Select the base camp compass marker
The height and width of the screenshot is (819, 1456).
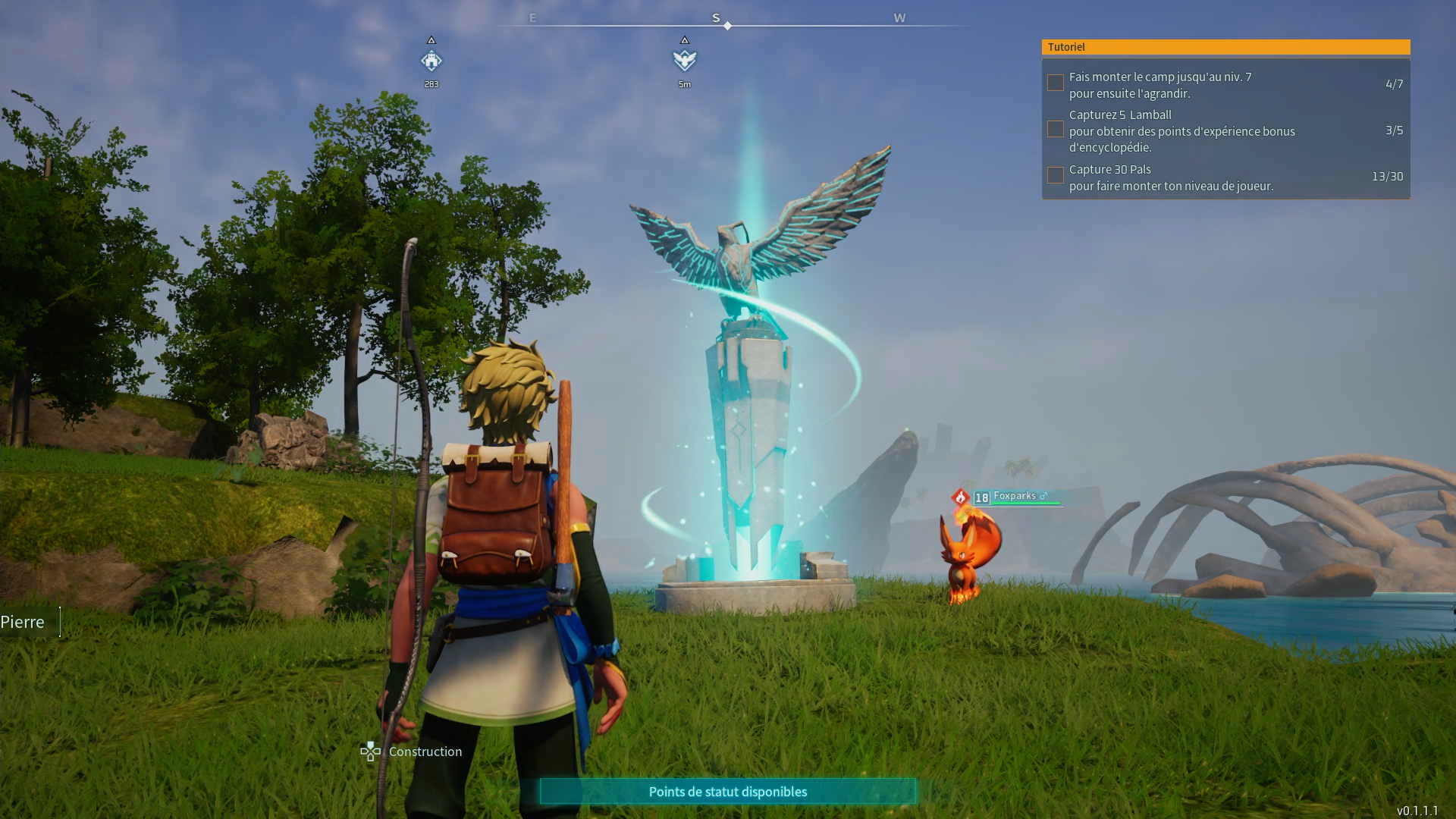[431, 61]
